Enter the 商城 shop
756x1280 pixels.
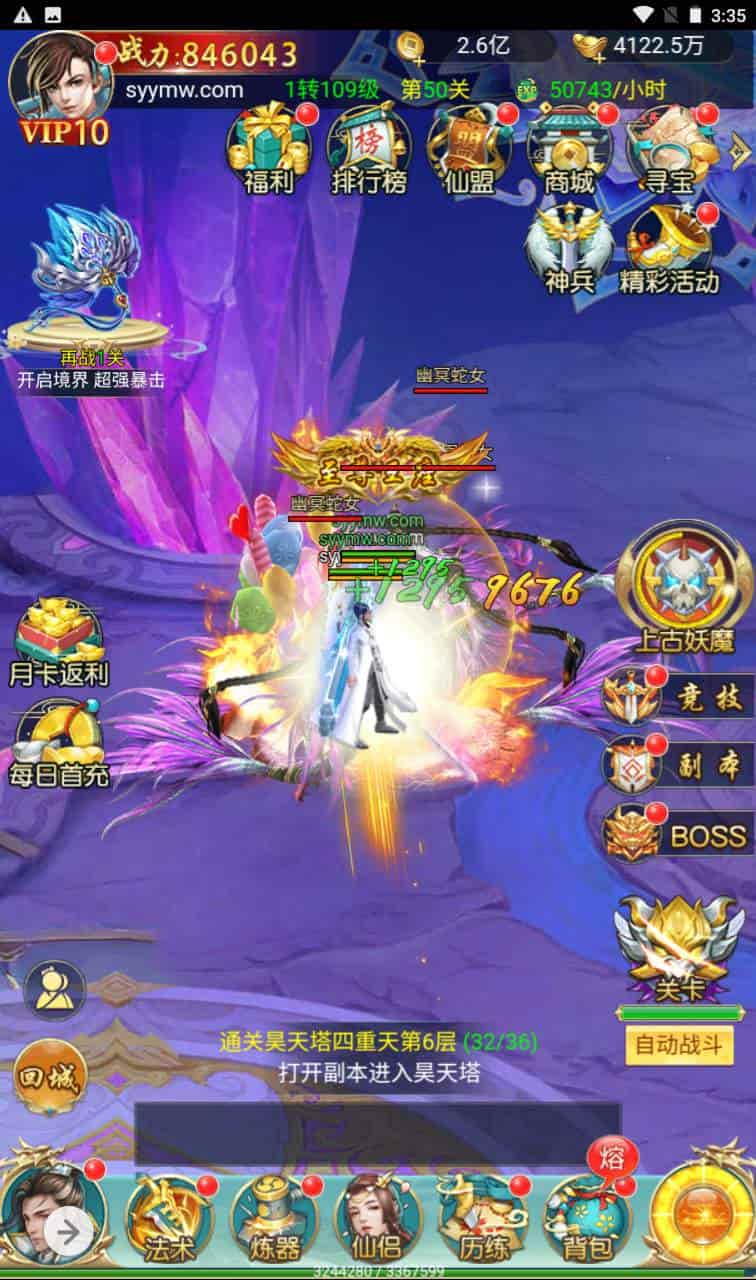tap(568, 150)
